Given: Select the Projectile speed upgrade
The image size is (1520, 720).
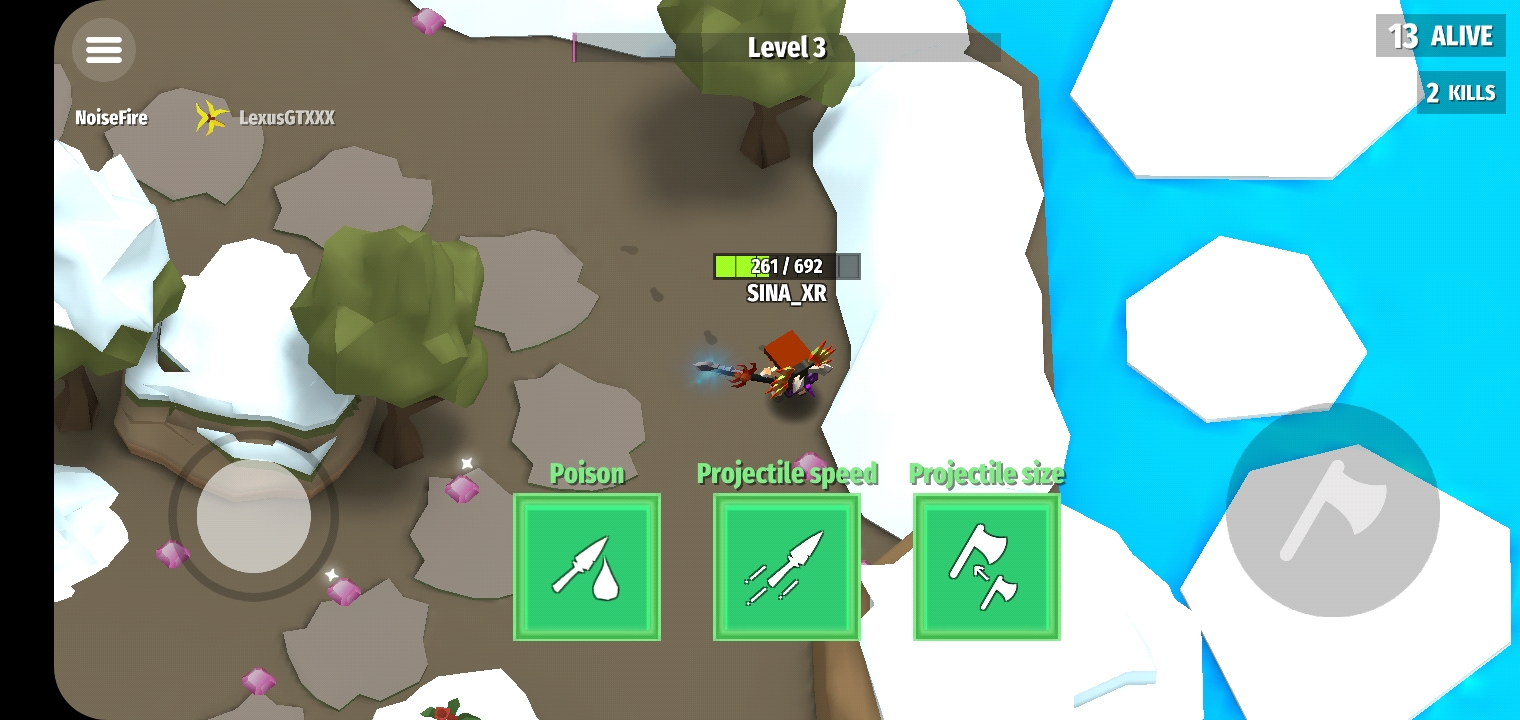Looking at the screenshot, I should click(787, 567).
